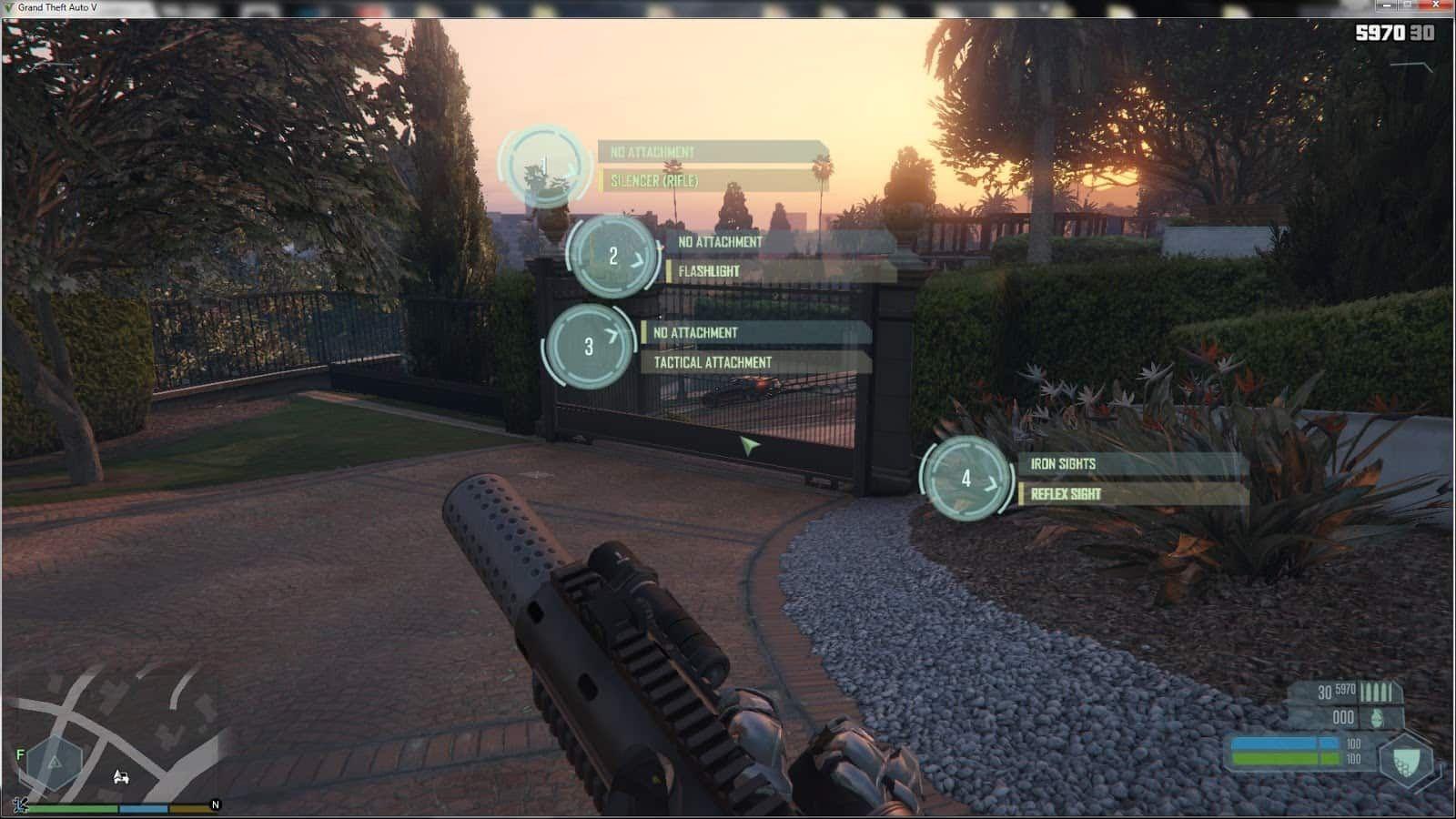Click the bullet magazine icon in the HUD

(1376, 693)
